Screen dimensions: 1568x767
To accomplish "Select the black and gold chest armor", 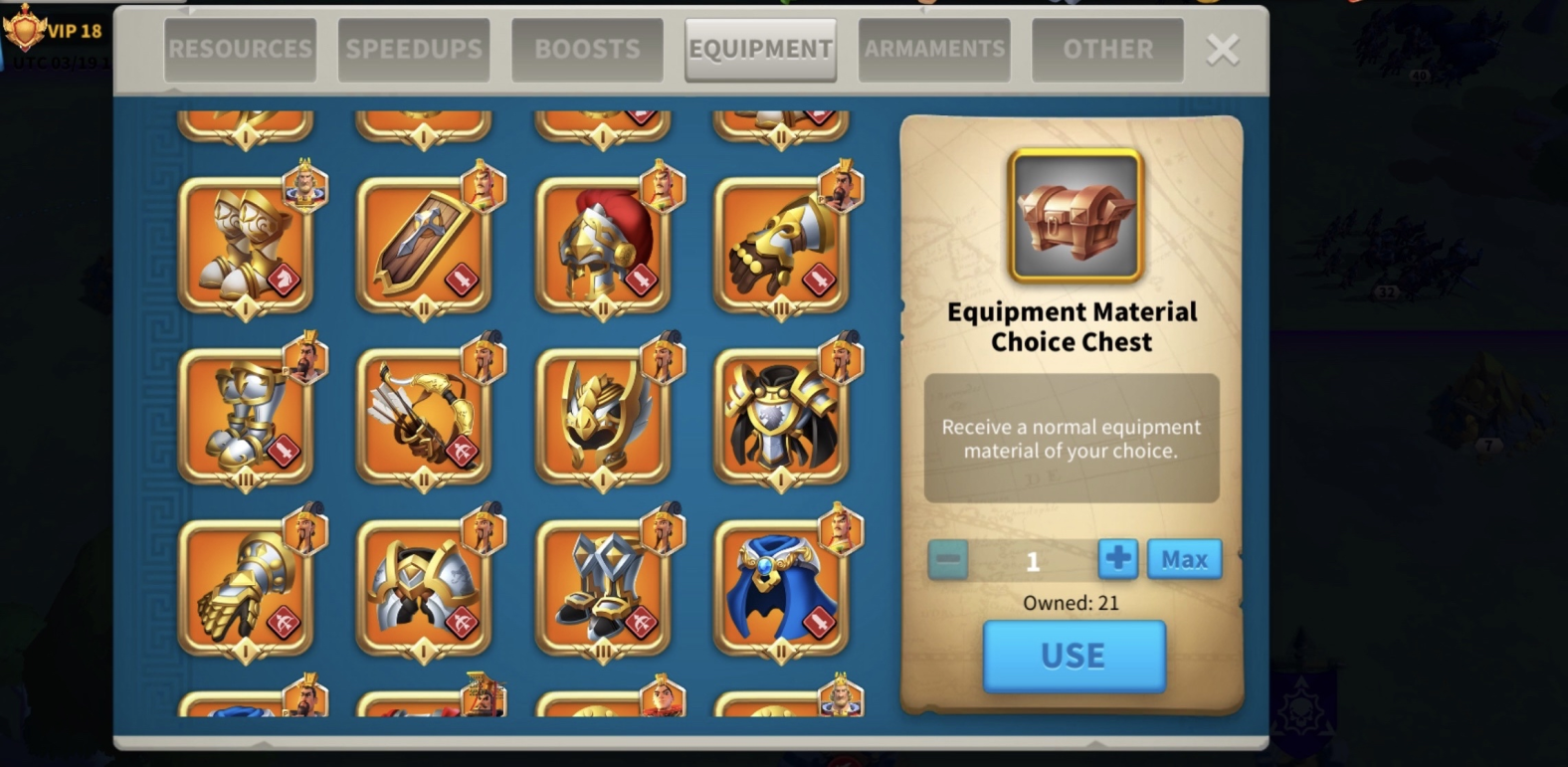I will pyautogui.click(x=781, y=416).
